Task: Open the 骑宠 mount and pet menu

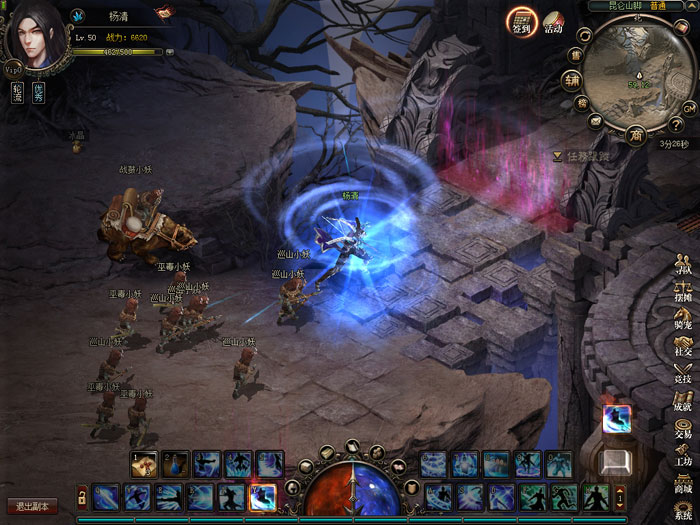Action: [x=684, y=320]
